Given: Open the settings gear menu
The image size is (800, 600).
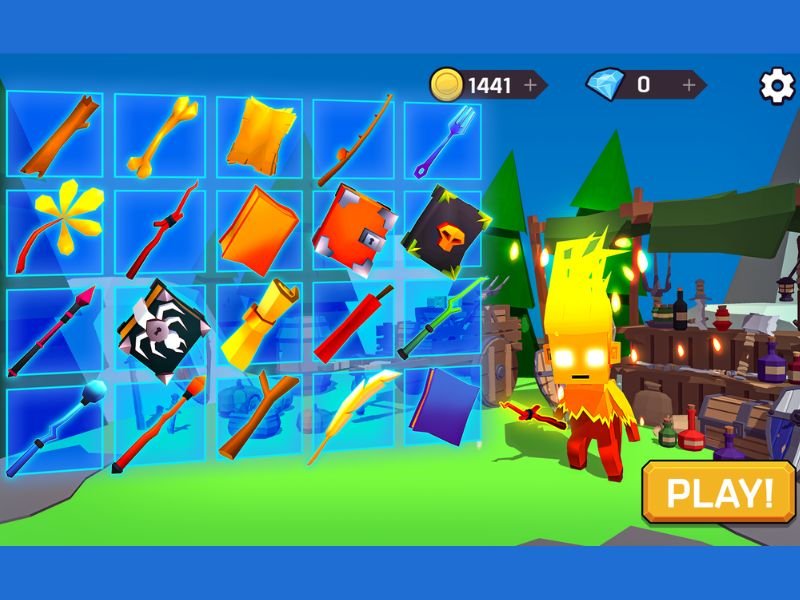Looking at the screenshot, I should (777, 85).
